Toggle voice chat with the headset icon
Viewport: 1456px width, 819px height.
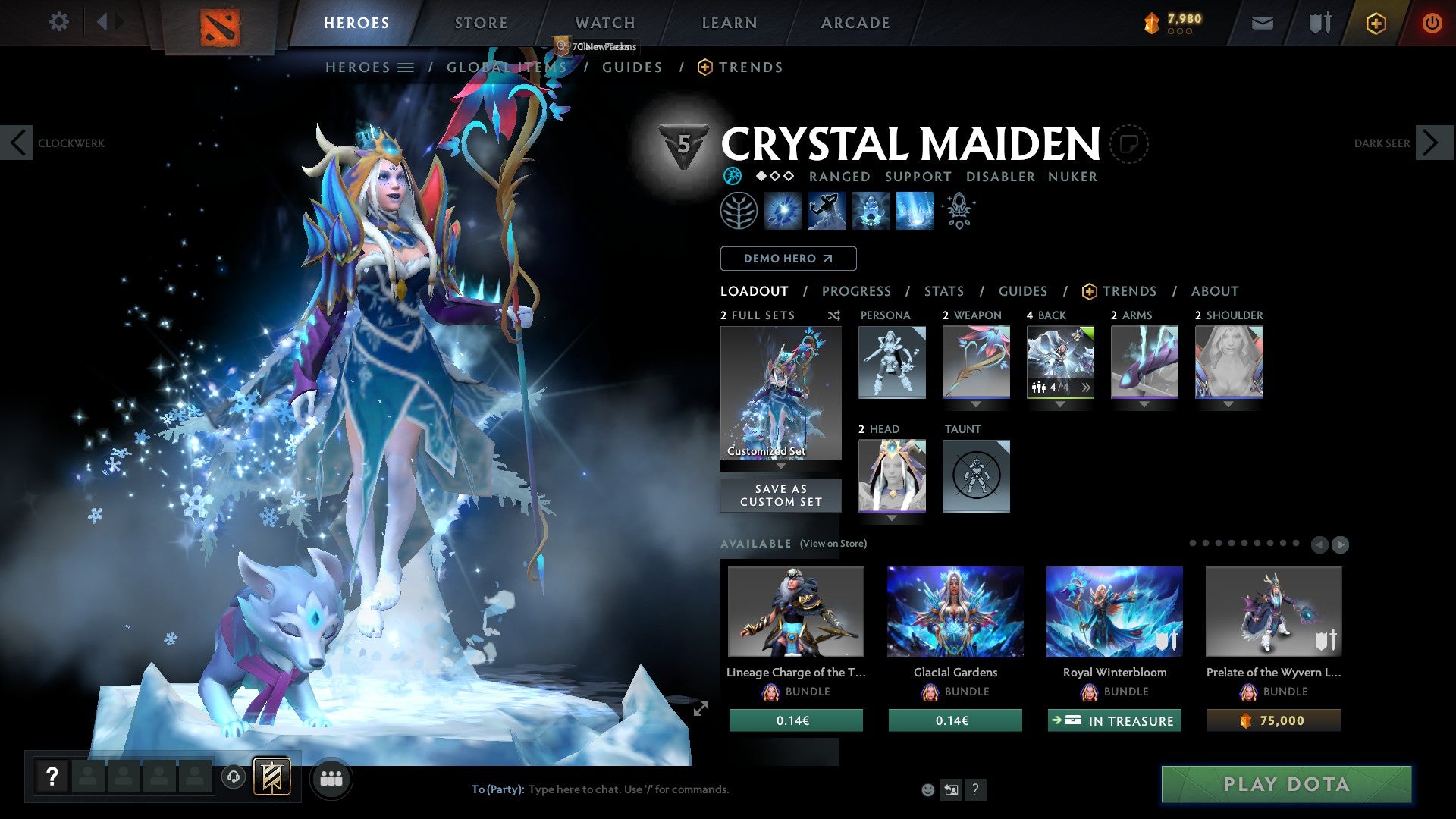(232, 778)
